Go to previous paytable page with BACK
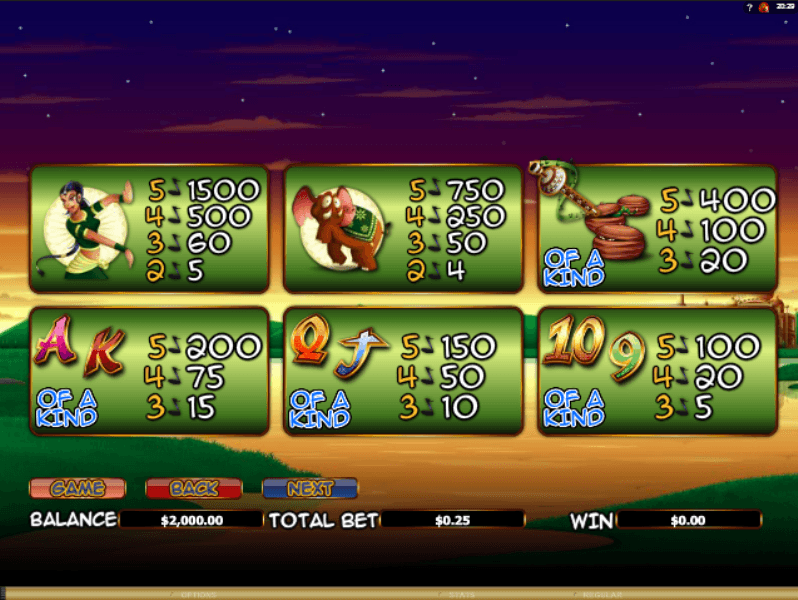Image resolution: width=798 pixels, height=600 pixels. [x=194, y=488]
